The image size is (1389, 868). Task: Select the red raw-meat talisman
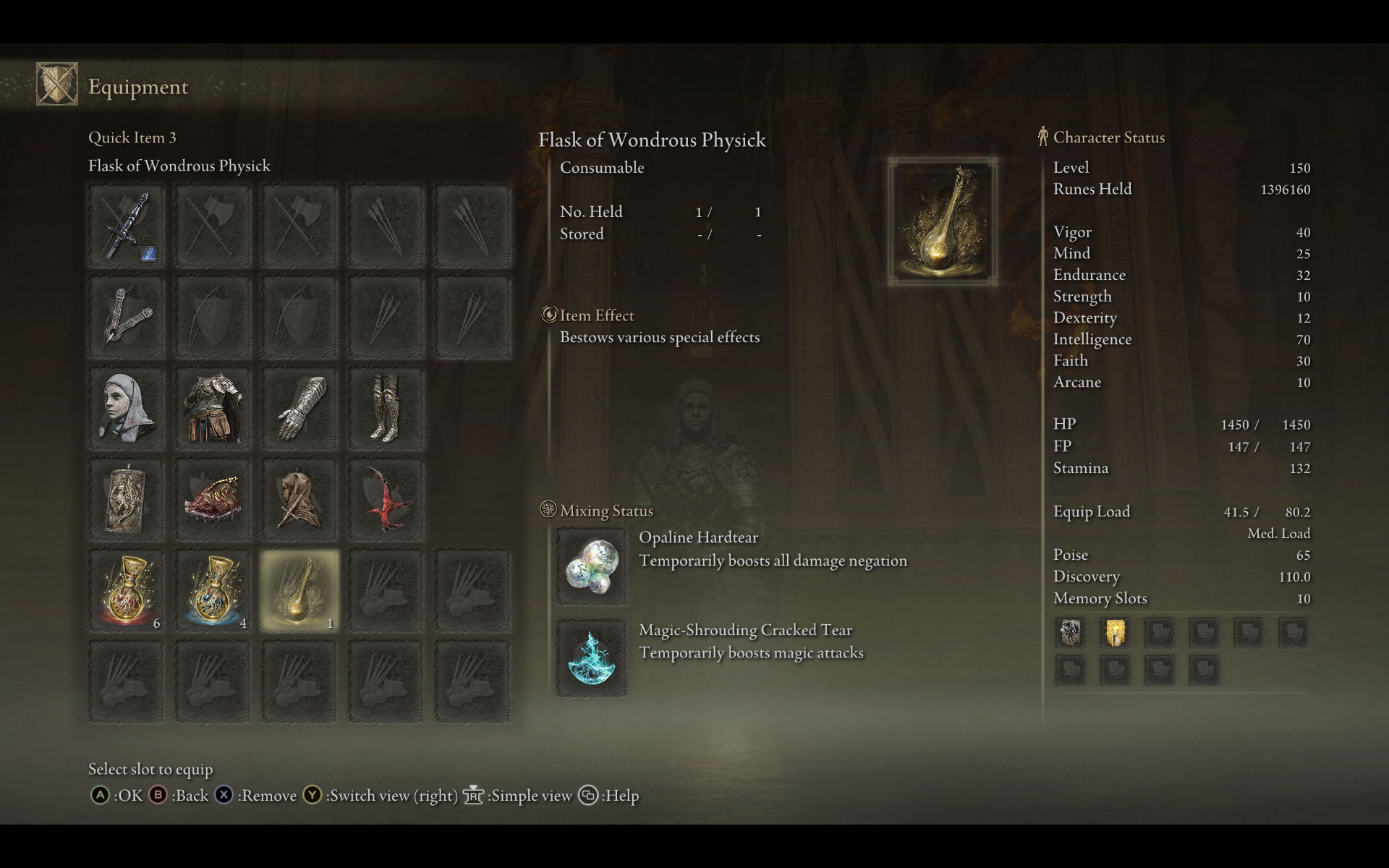(x=213, y=500)
